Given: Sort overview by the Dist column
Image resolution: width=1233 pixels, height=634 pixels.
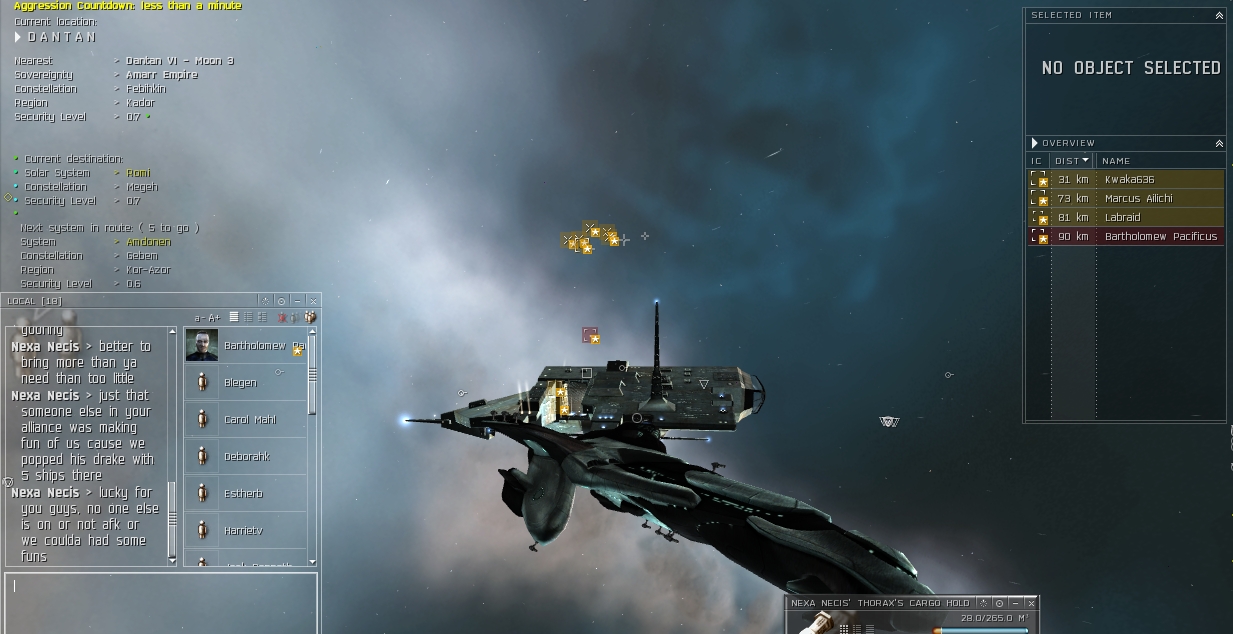Looking at the screenshot, I should 1072,161.
